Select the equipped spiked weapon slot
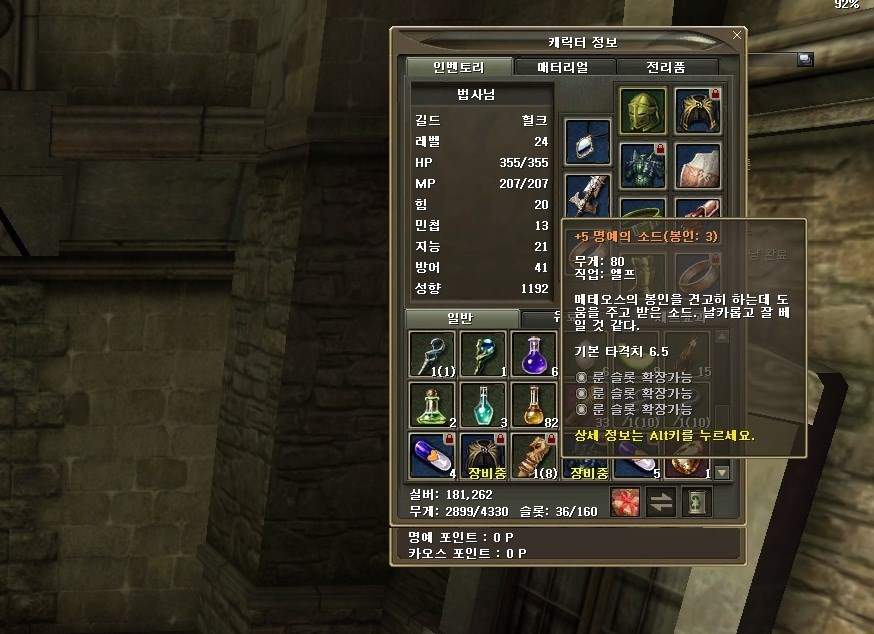The height and width of the screenshot is (634, 874). [x=587, y=194]
